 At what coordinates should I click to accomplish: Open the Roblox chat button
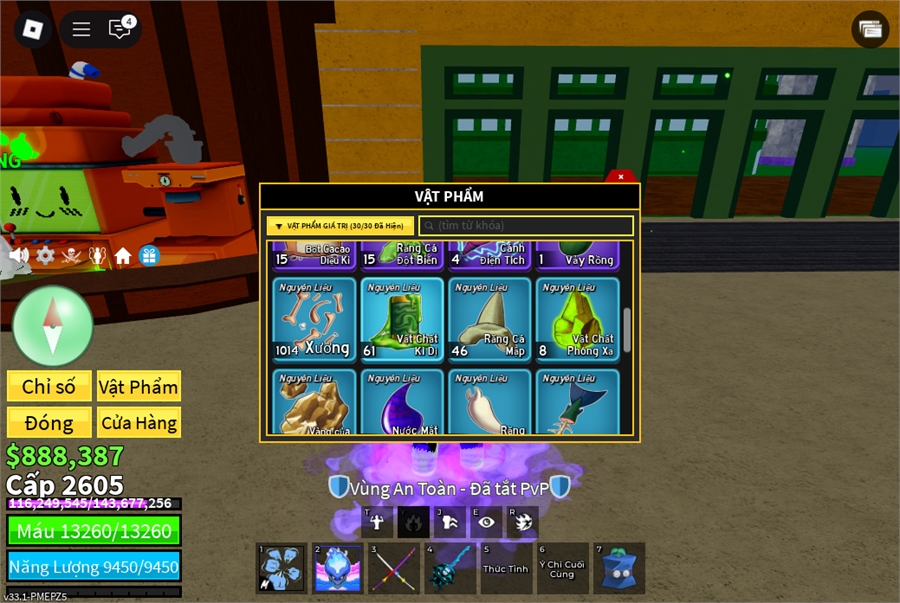coord(120,29)
